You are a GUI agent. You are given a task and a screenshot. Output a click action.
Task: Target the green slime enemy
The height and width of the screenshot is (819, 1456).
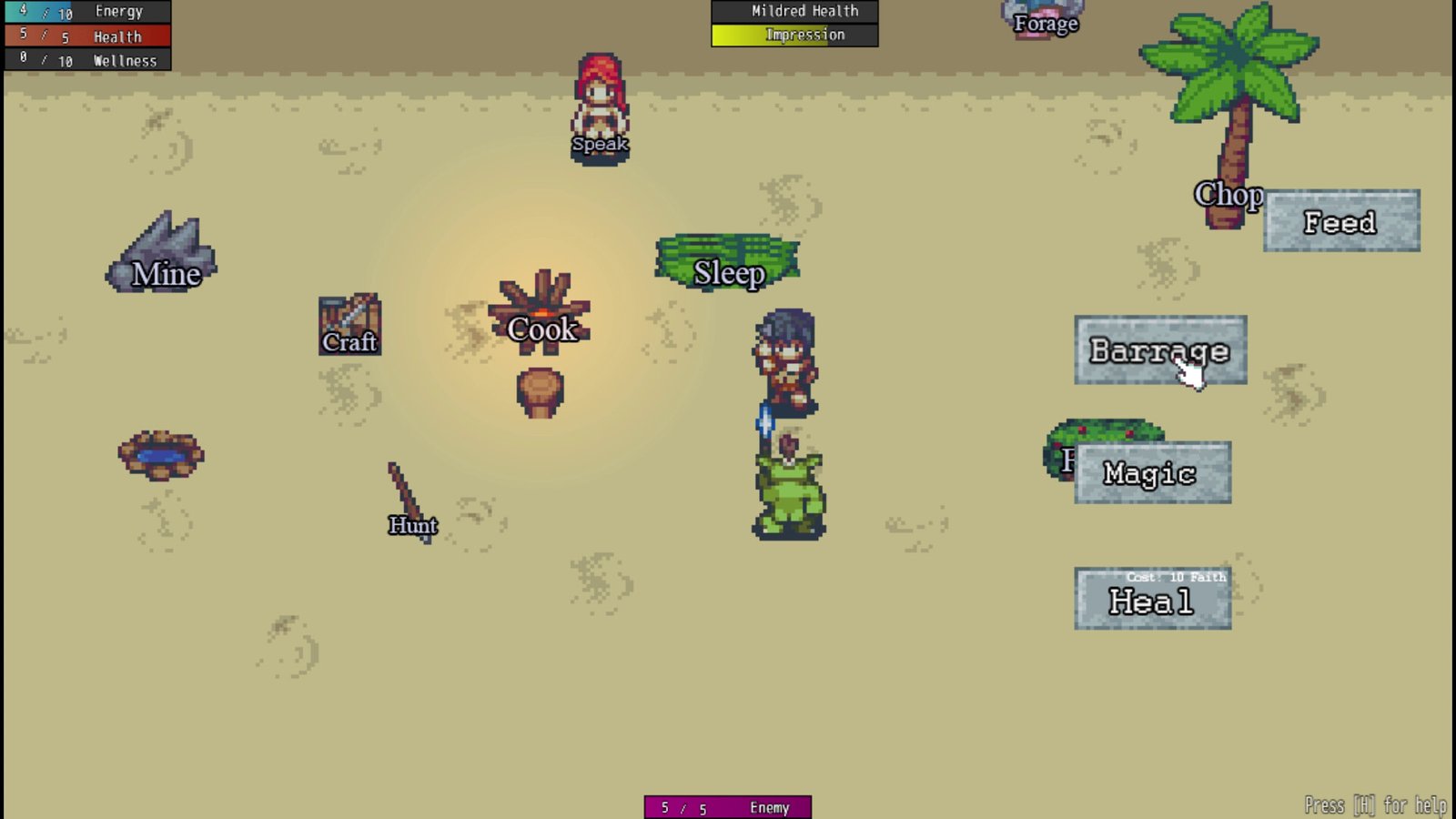pos(790,491)
